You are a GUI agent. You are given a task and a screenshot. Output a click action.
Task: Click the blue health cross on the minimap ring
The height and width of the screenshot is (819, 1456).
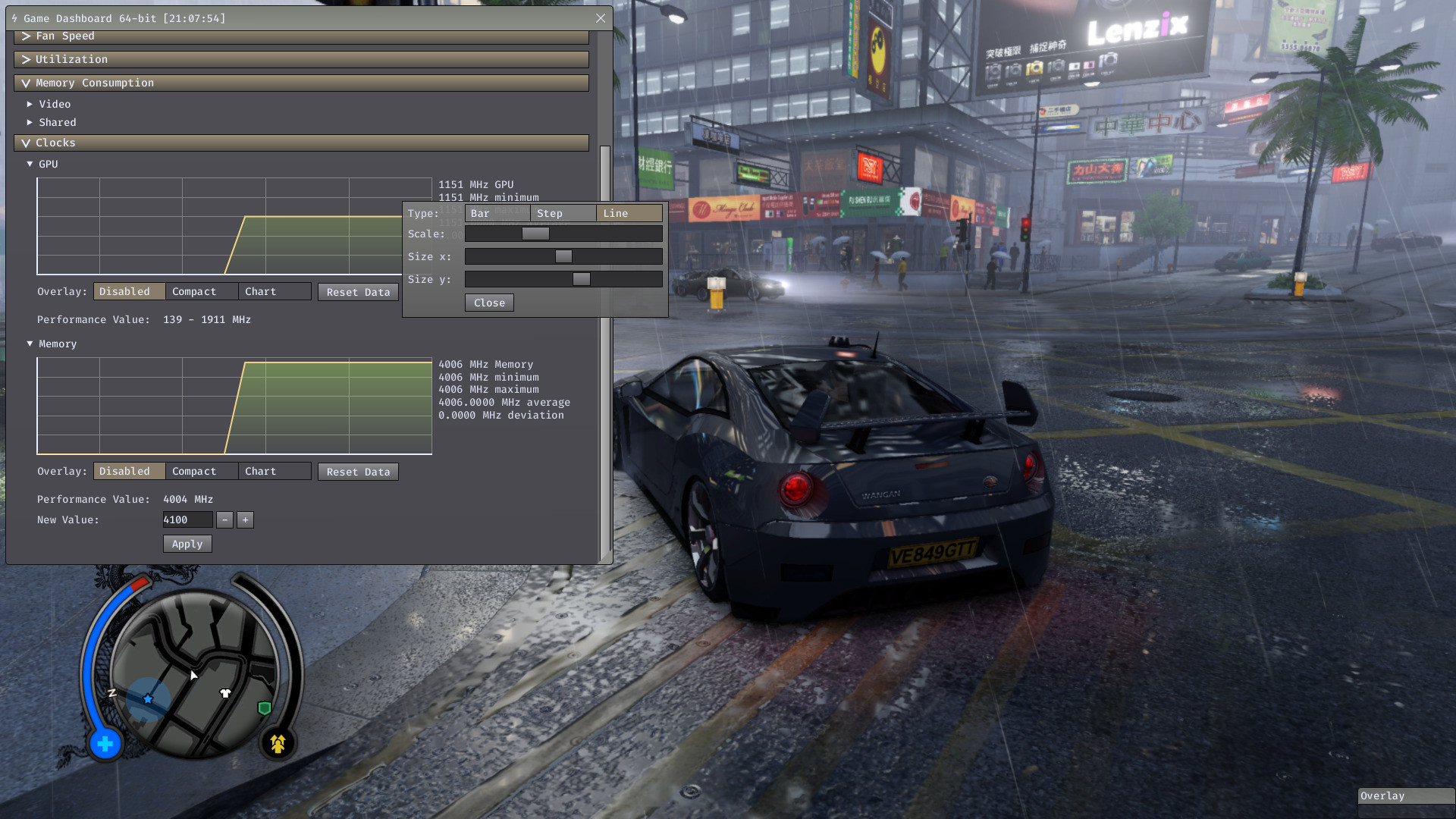105,744
